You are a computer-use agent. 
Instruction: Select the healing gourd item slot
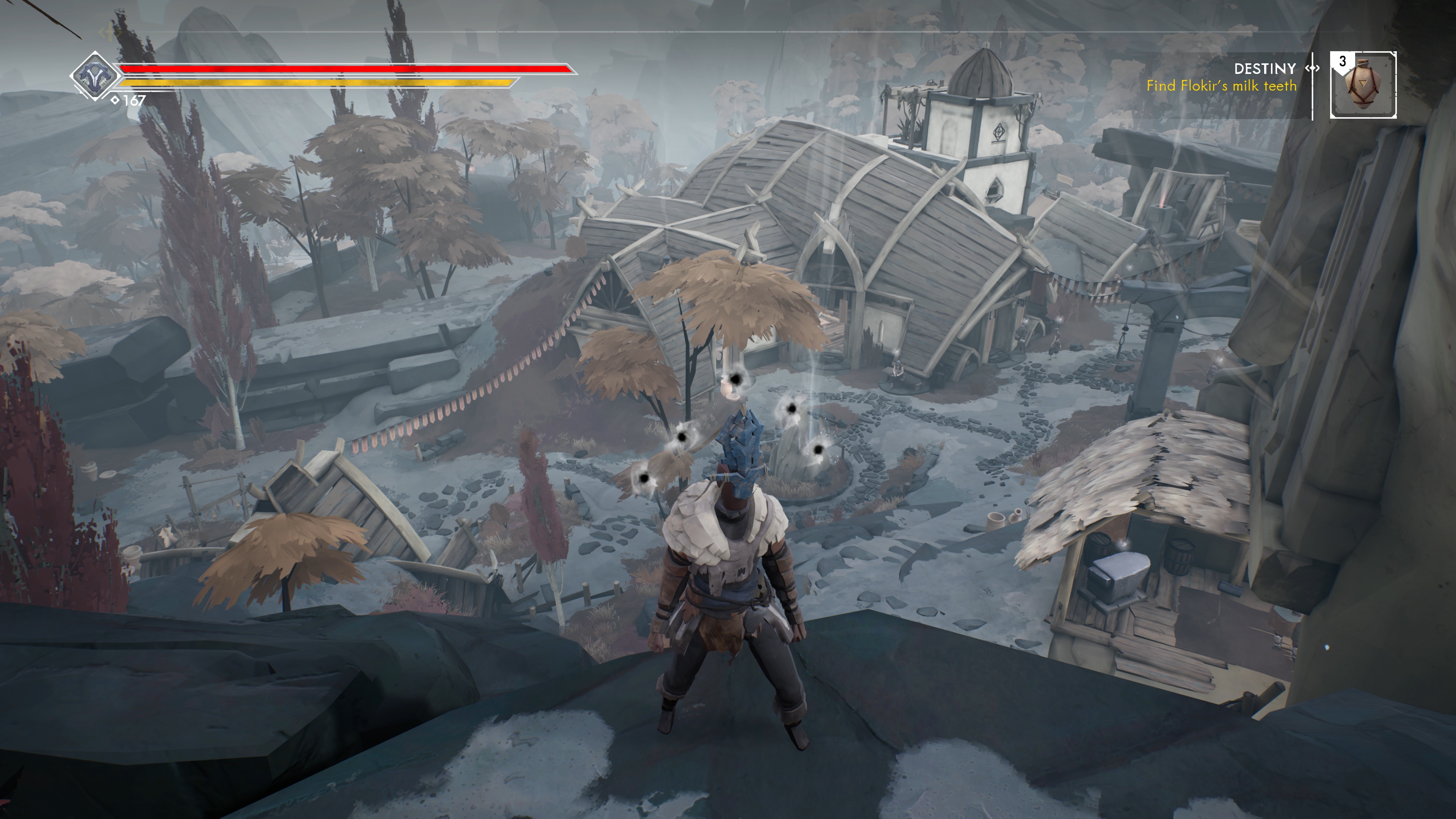[1363, 85]
